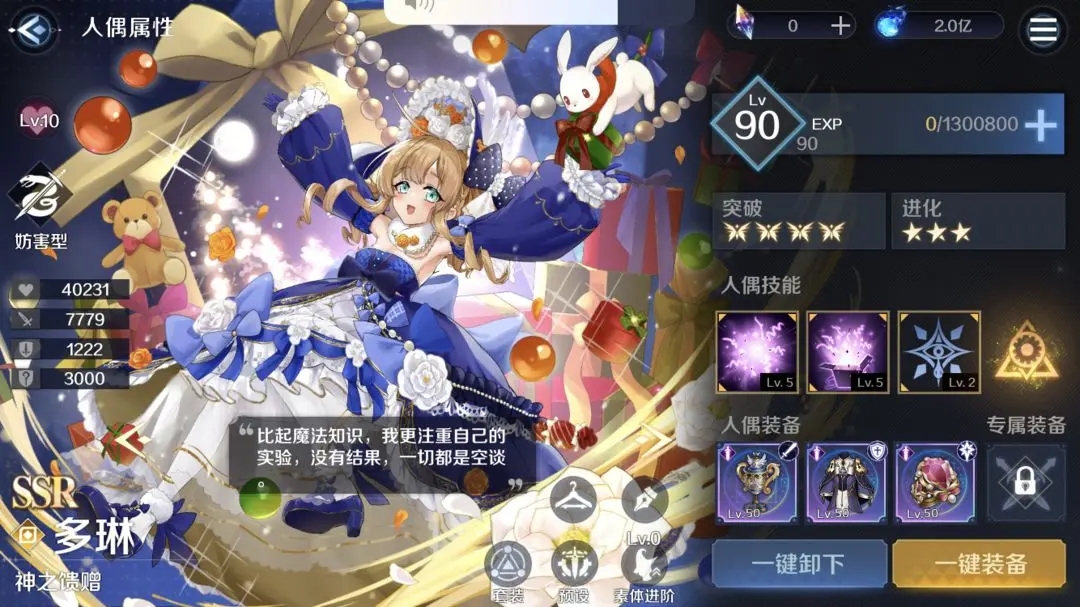1080x607 pixels.
Task: Select the purple gift box skill
Action: coord(848,352)
